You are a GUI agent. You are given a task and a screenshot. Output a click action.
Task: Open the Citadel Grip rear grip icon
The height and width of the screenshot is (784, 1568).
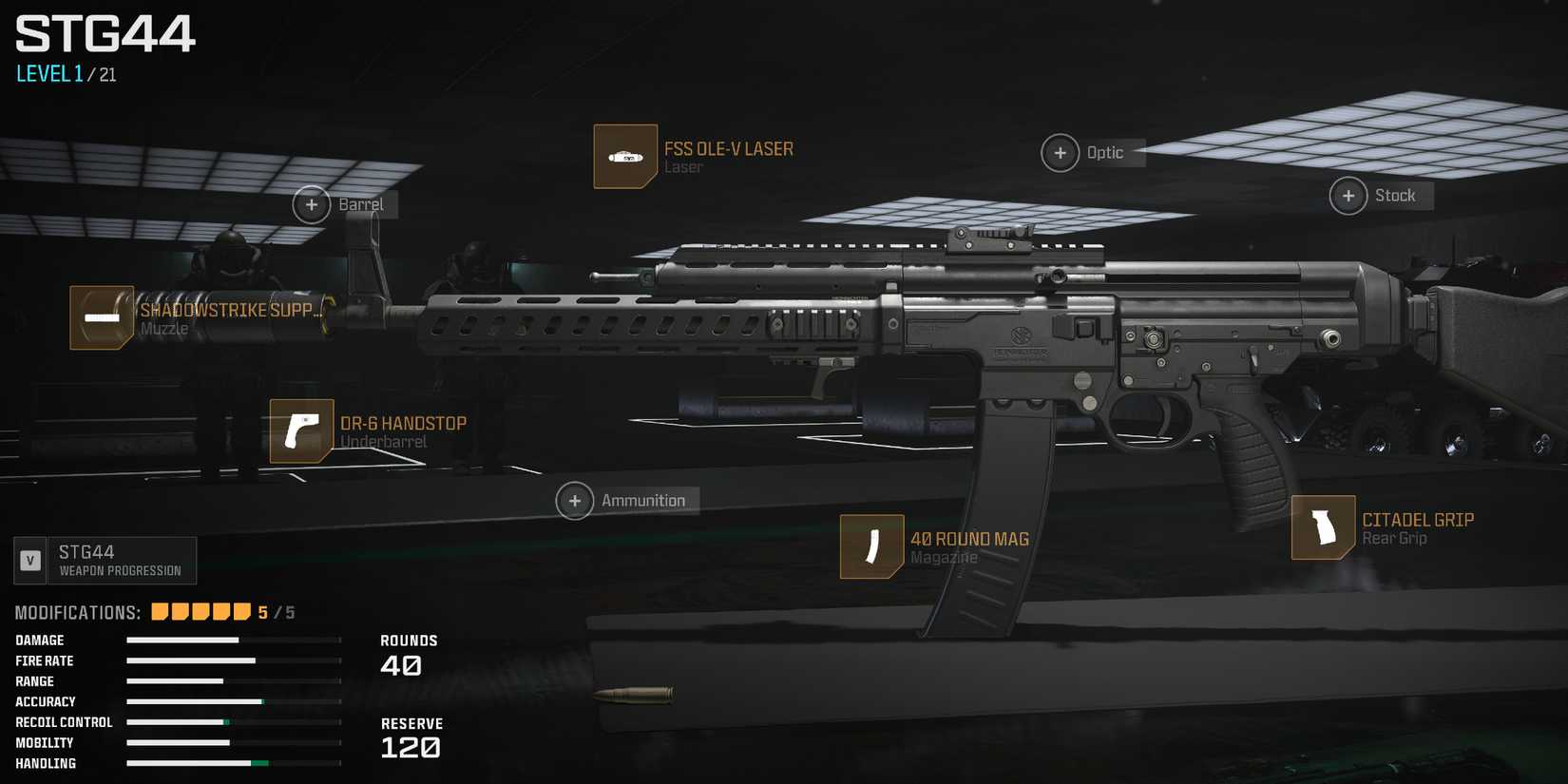coord(1324,529)
